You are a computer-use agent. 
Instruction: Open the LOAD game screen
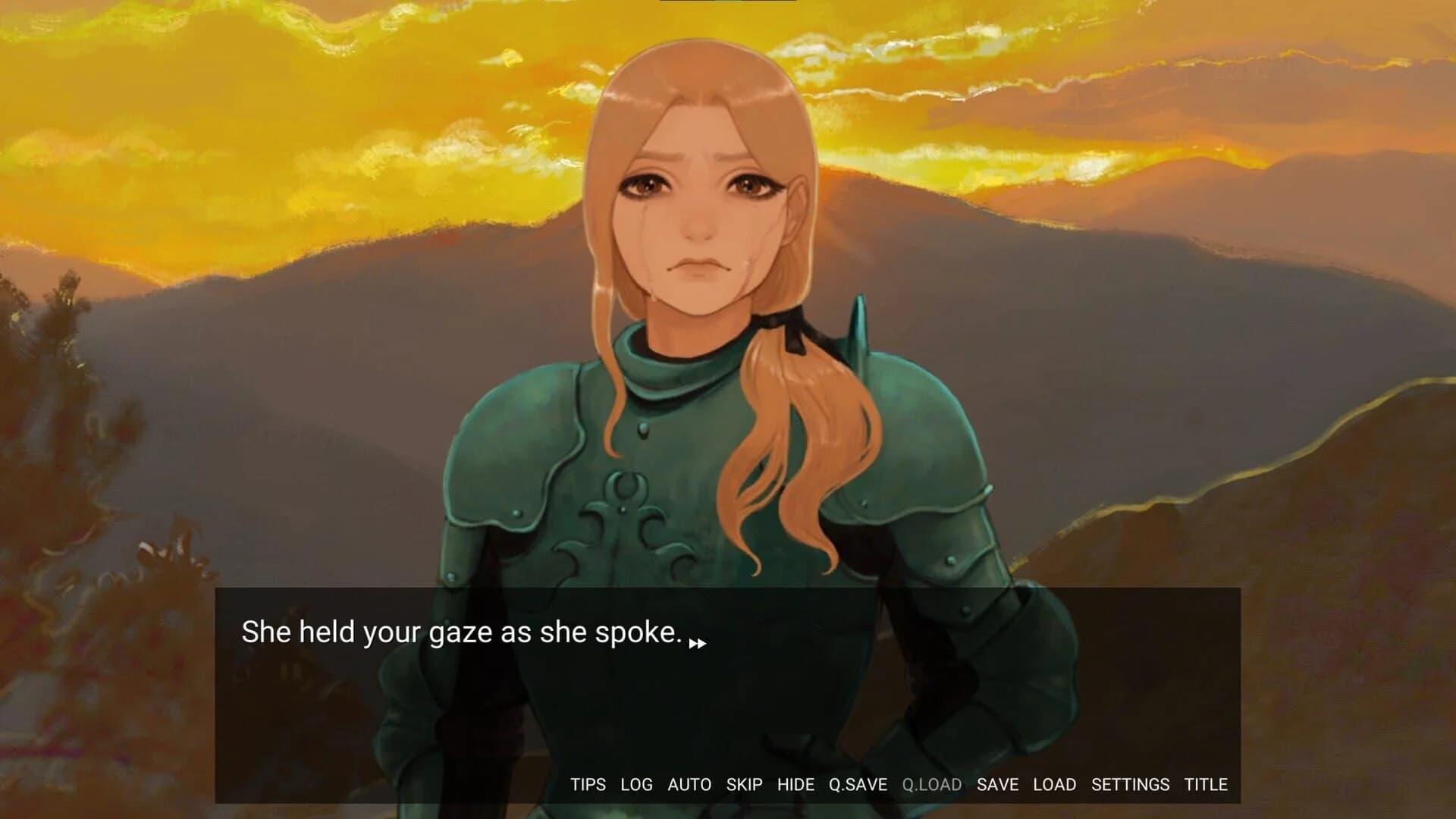pos(1055,786)
